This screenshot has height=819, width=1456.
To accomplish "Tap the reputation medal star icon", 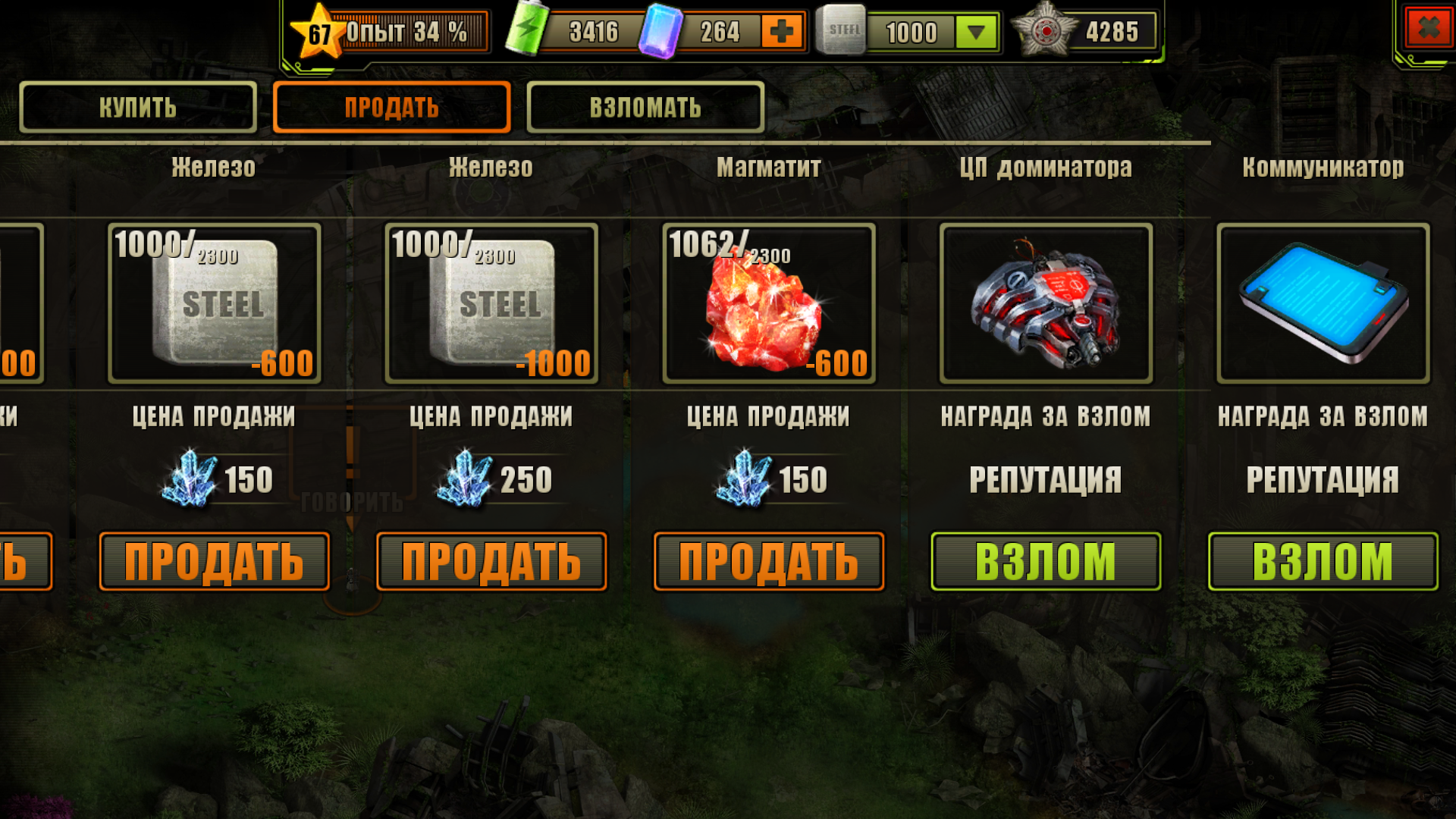I will pos(1046,30).
